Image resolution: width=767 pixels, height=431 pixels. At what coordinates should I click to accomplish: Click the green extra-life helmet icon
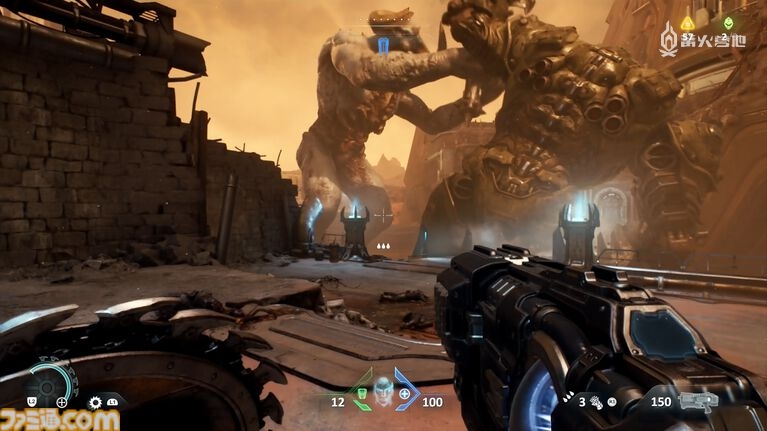pyautogui.click(x=727, y=22)
